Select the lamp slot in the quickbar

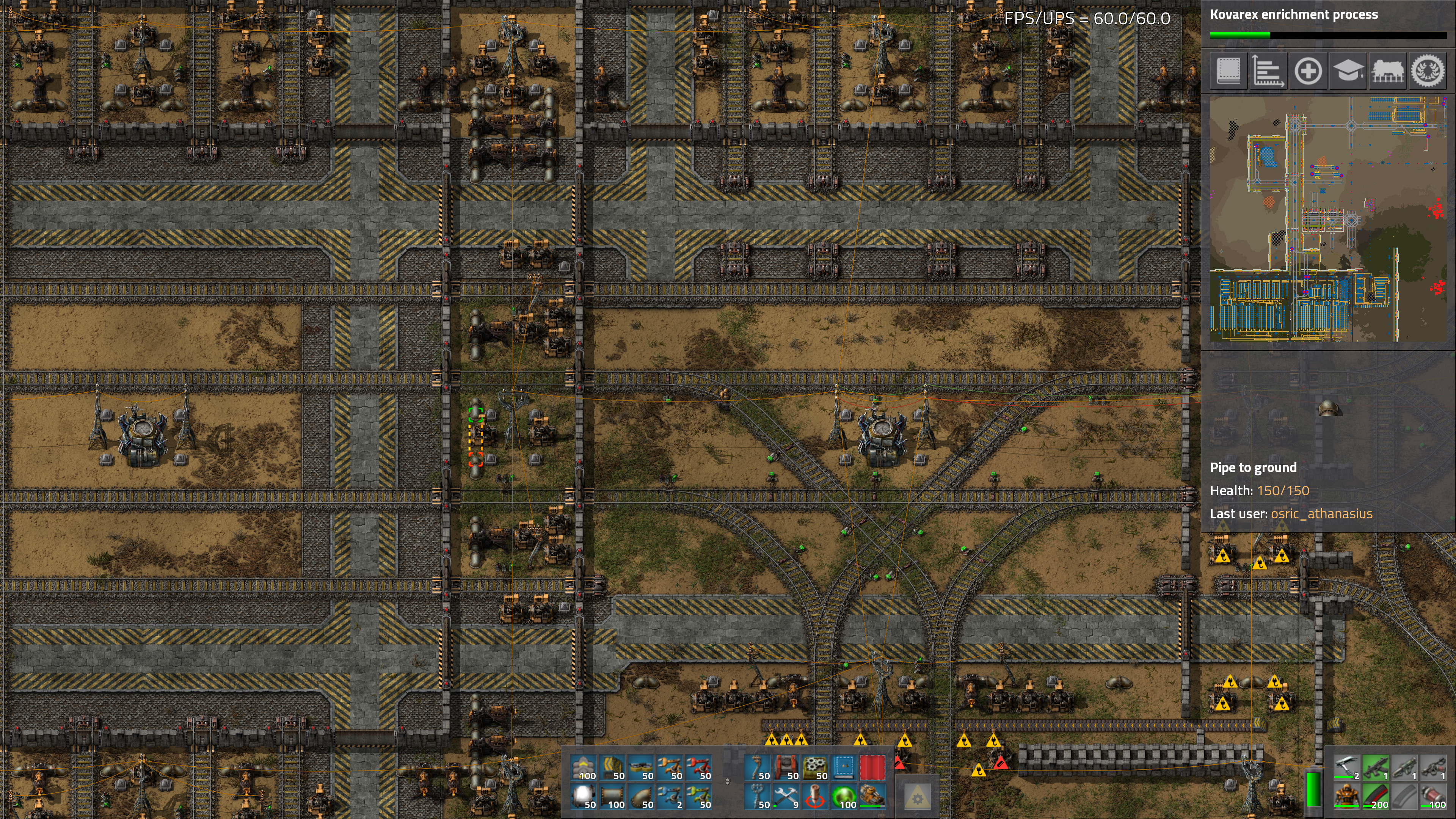(x=584, y=797)
